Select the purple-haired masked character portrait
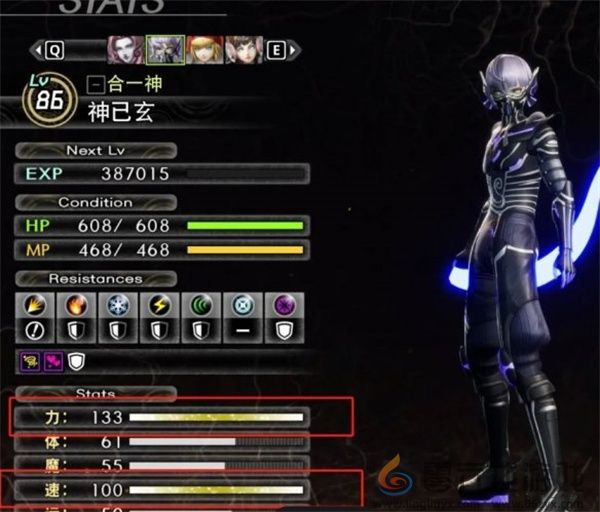Screen dimensions: 600x512 tap(163, 50)
